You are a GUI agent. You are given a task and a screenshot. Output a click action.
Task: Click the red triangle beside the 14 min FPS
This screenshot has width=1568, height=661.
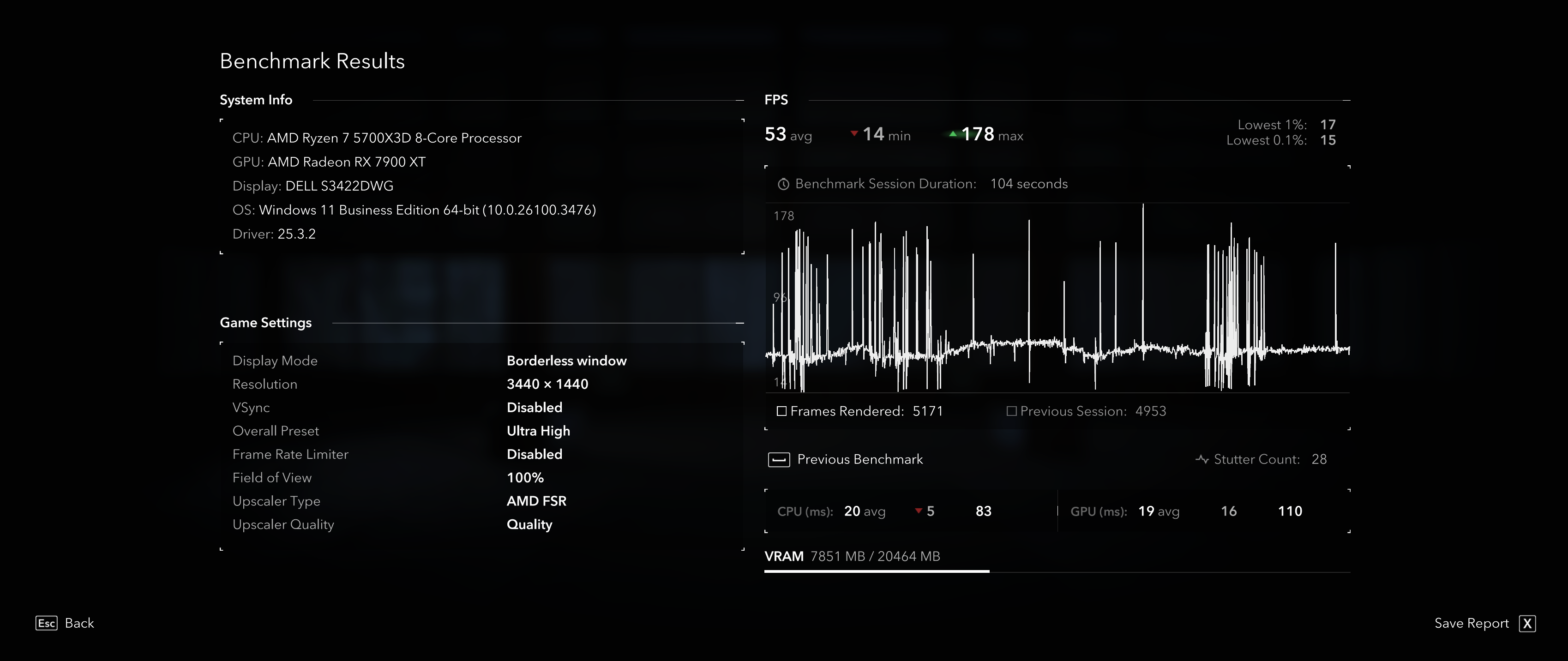[854, 133]
